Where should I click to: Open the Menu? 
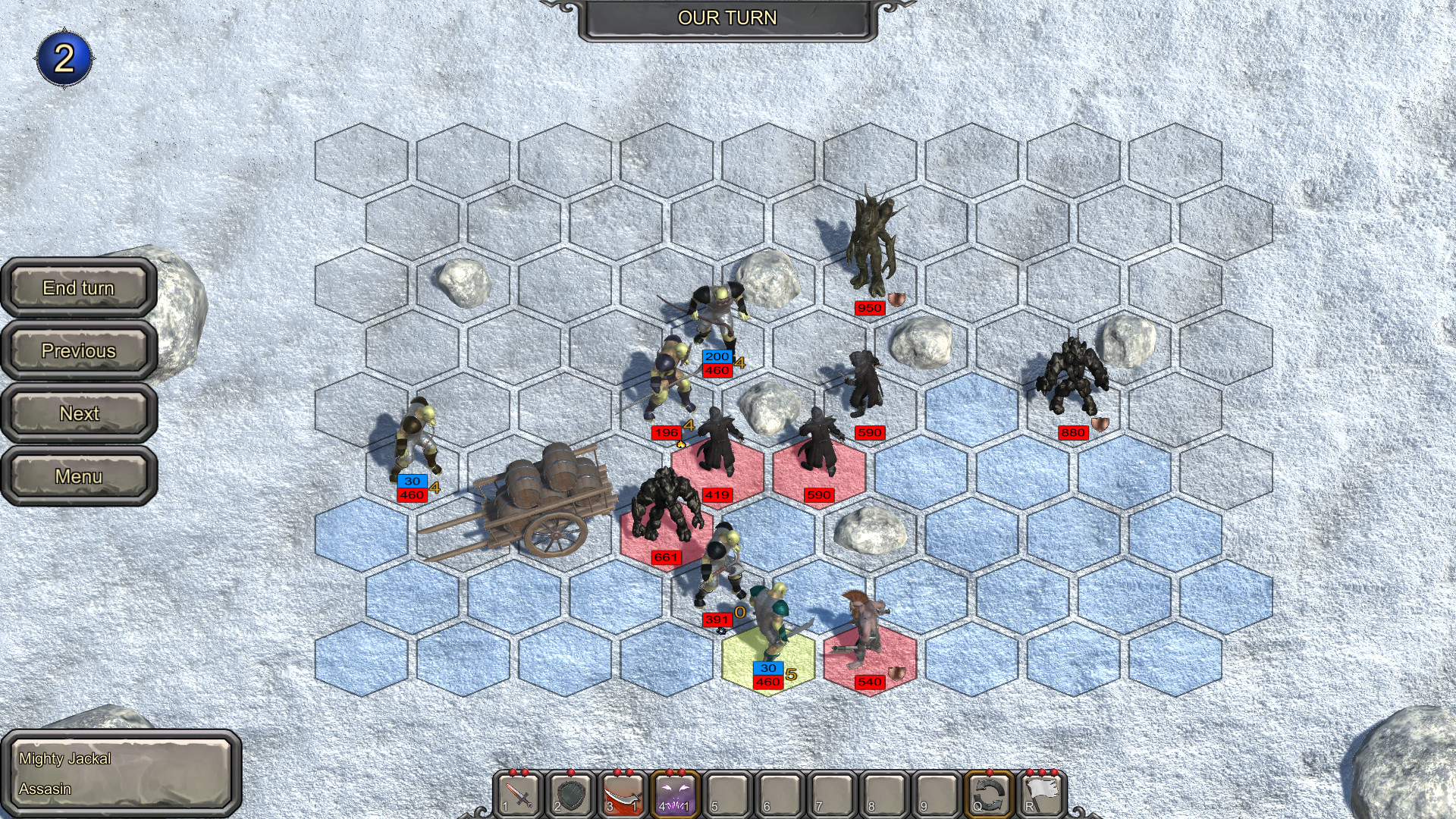click(x=78, y=477)
